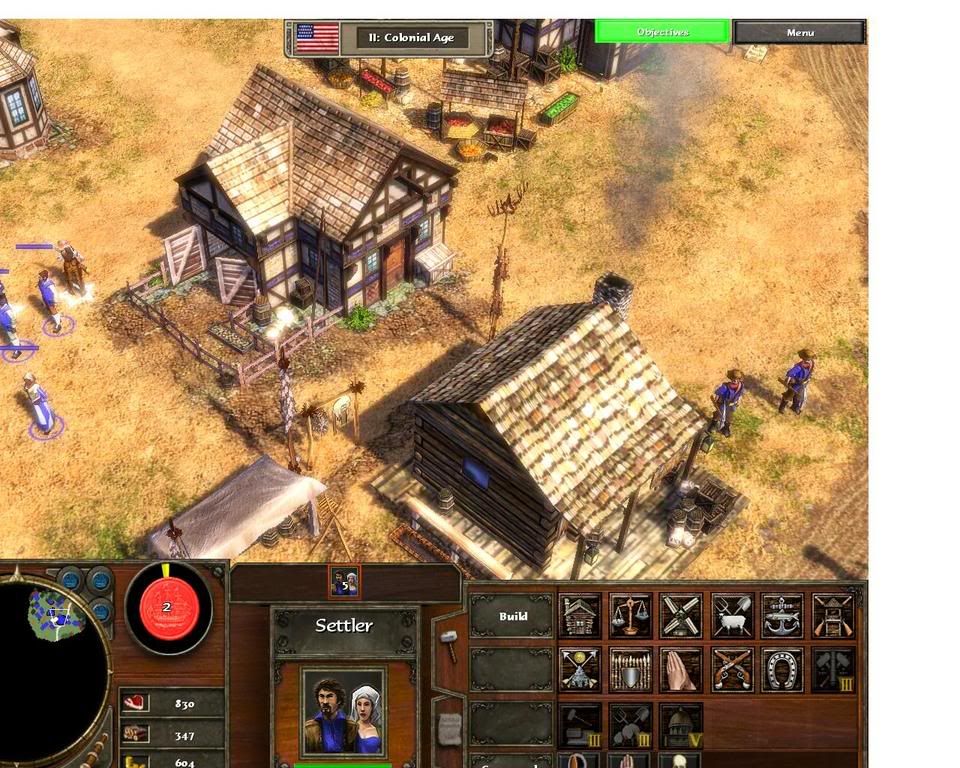Build a Church with the praying hands icon
Image resolution: width=960 pixels, height=768 pixels.
tap(681, 670)
